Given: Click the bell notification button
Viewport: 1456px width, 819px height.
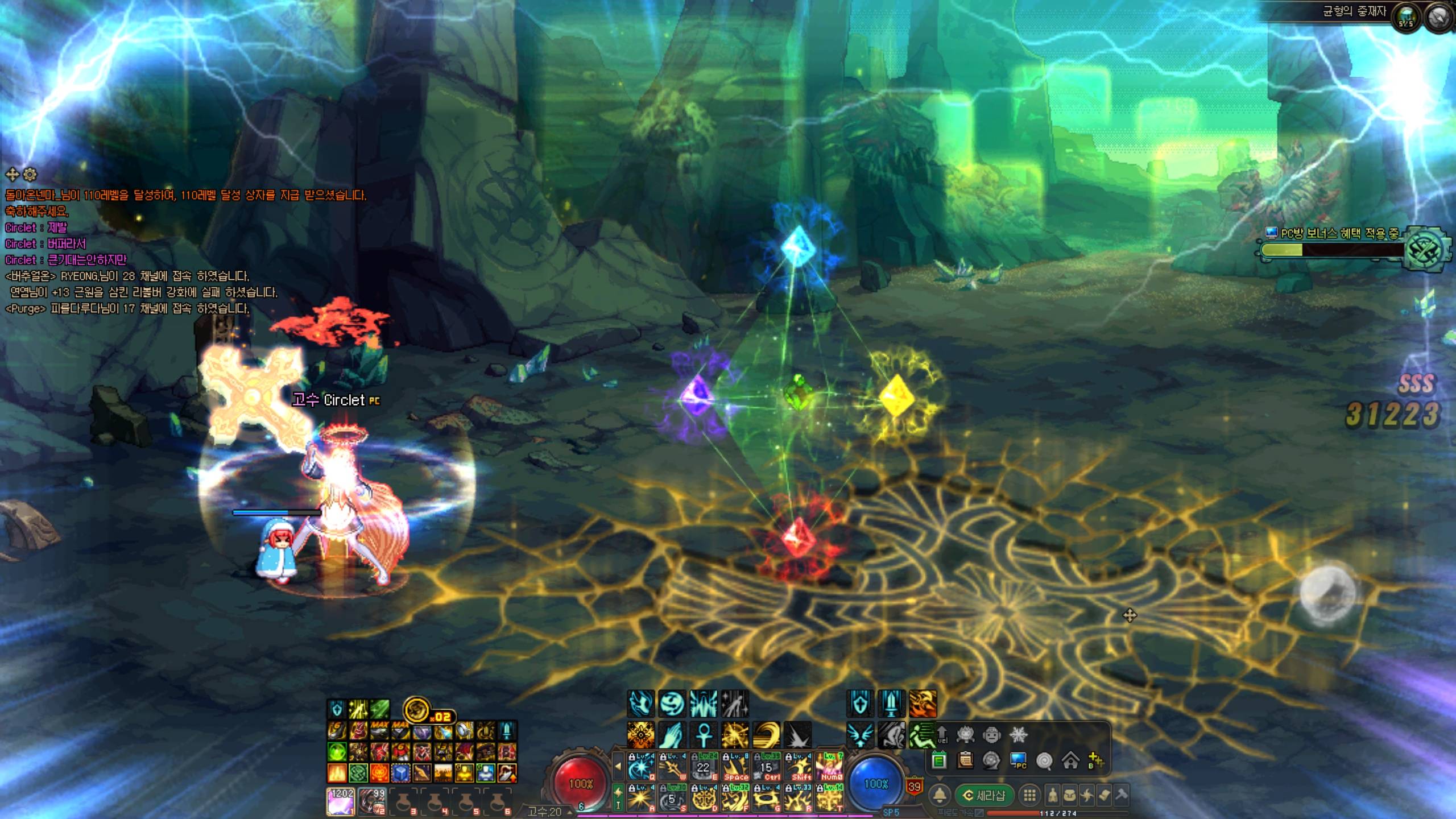Looking at the screenshot, I should click(x=940, y=795).
